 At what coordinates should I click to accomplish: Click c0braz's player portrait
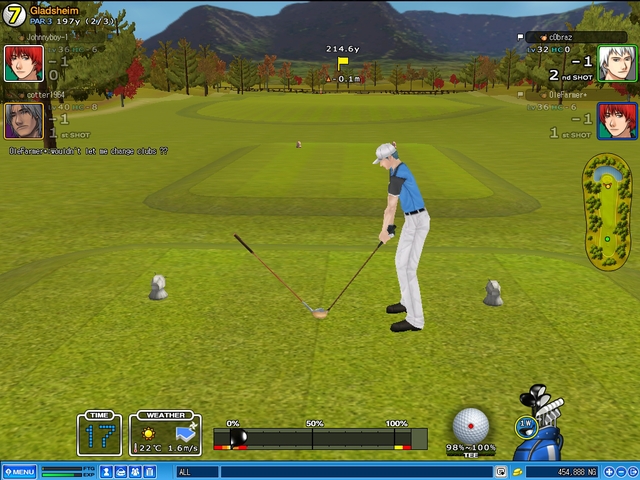[x=616, y=63]
